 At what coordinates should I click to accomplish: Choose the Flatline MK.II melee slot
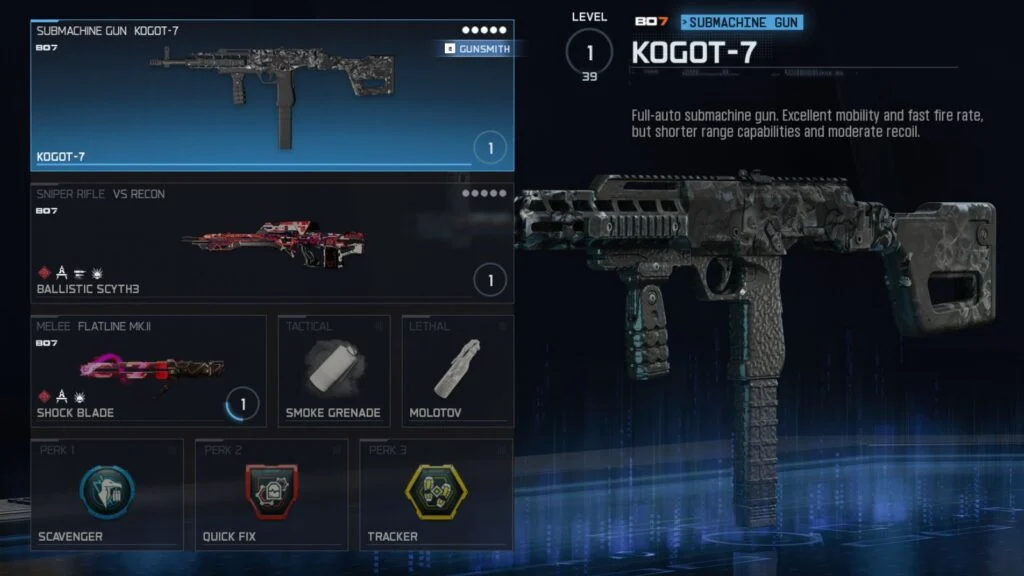click(x=148, y=371)
